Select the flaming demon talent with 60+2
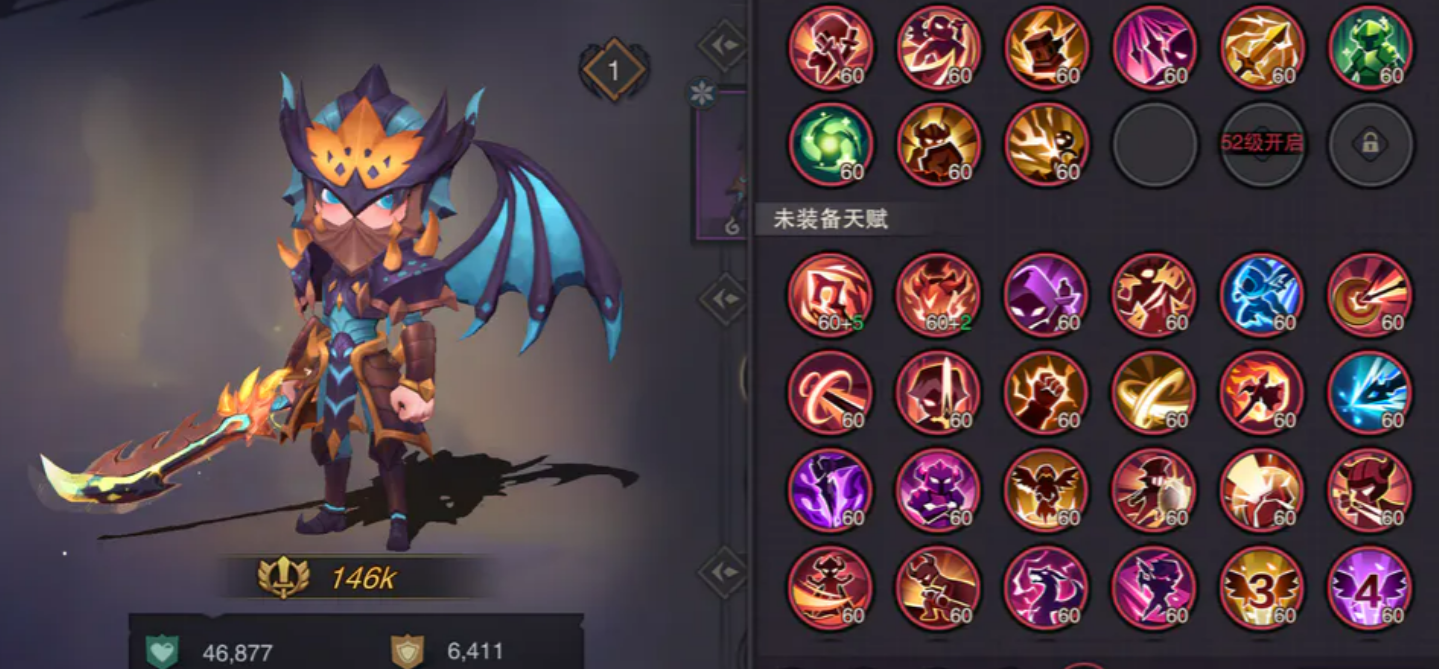Screen dimensions: 1439x669 tap(938, 295)
